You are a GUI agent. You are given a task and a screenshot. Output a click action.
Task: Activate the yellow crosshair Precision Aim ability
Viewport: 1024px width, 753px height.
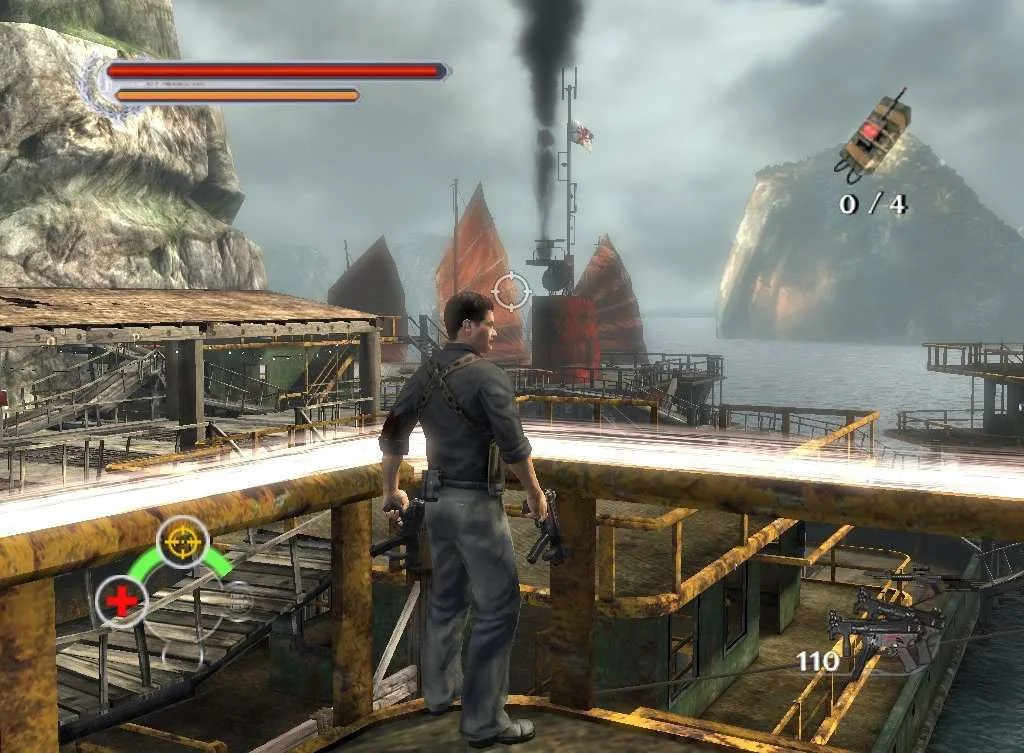point(182,542)
